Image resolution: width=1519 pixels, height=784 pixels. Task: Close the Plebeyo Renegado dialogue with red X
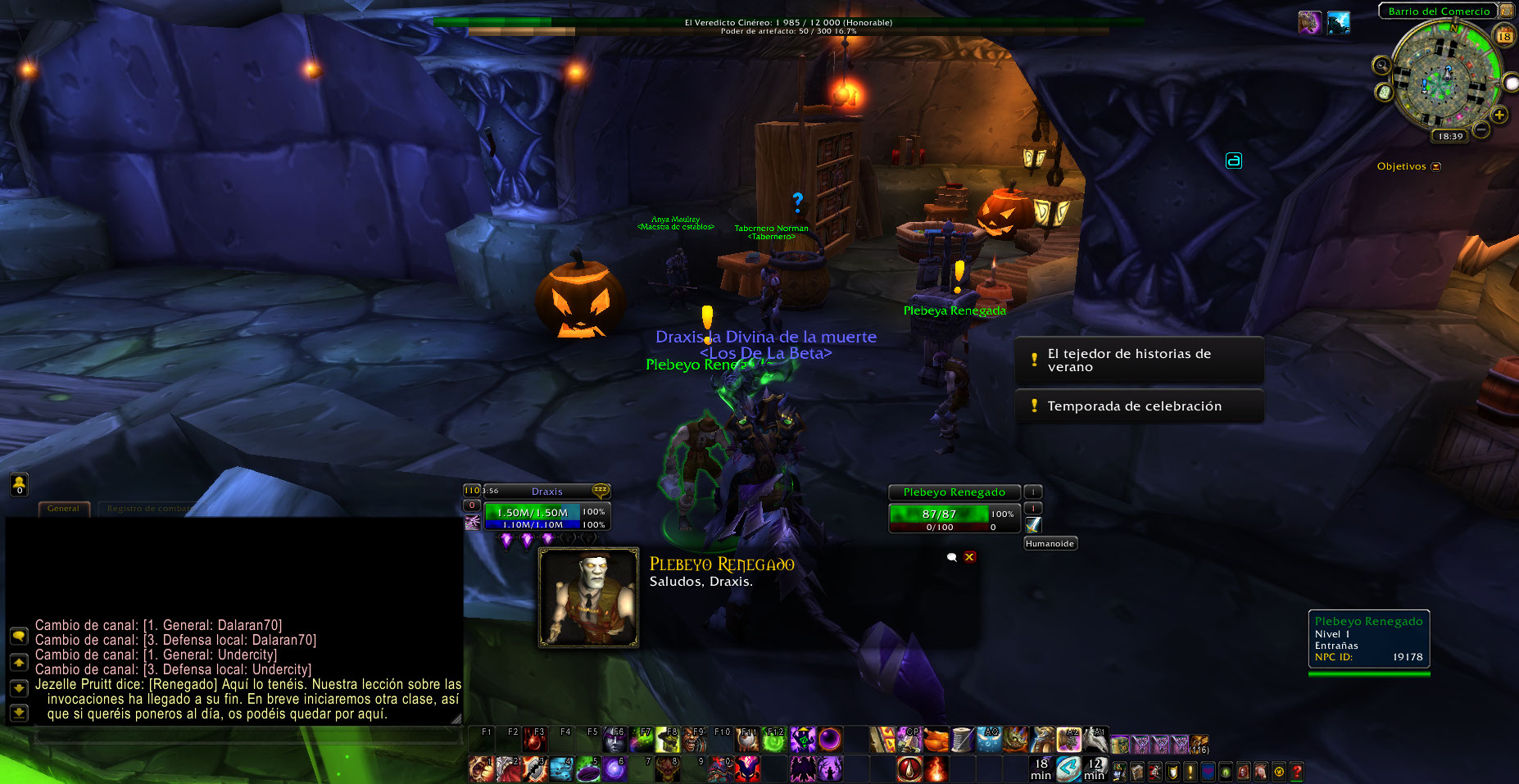(x=970, y=557)
